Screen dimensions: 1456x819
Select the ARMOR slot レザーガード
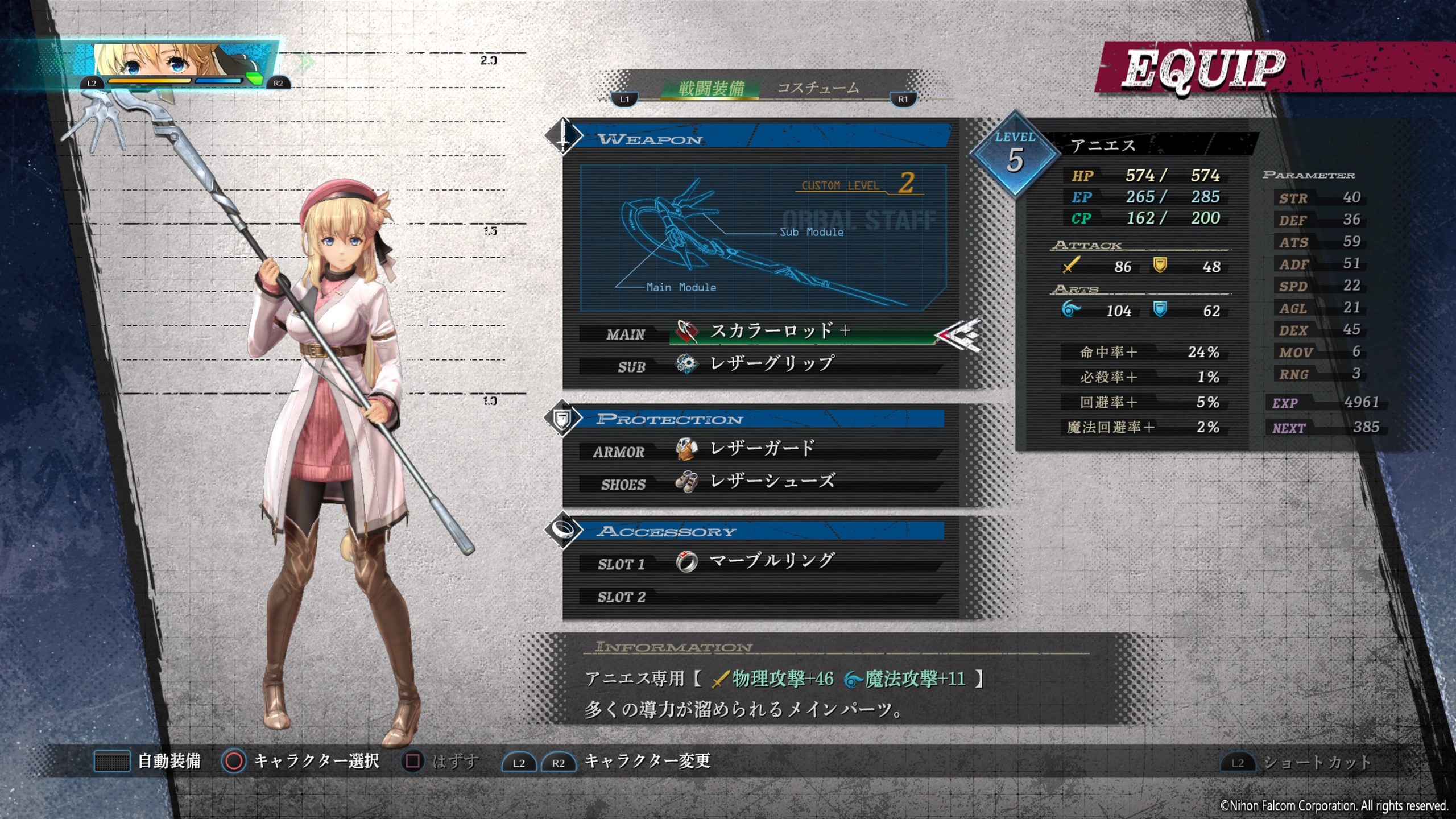[x=762, y=449]
